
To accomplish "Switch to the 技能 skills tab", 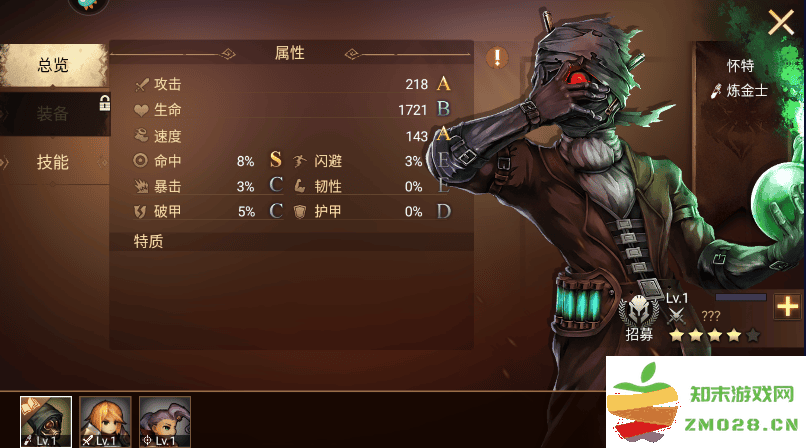I will pyautogui.click(x=53, y=162).
